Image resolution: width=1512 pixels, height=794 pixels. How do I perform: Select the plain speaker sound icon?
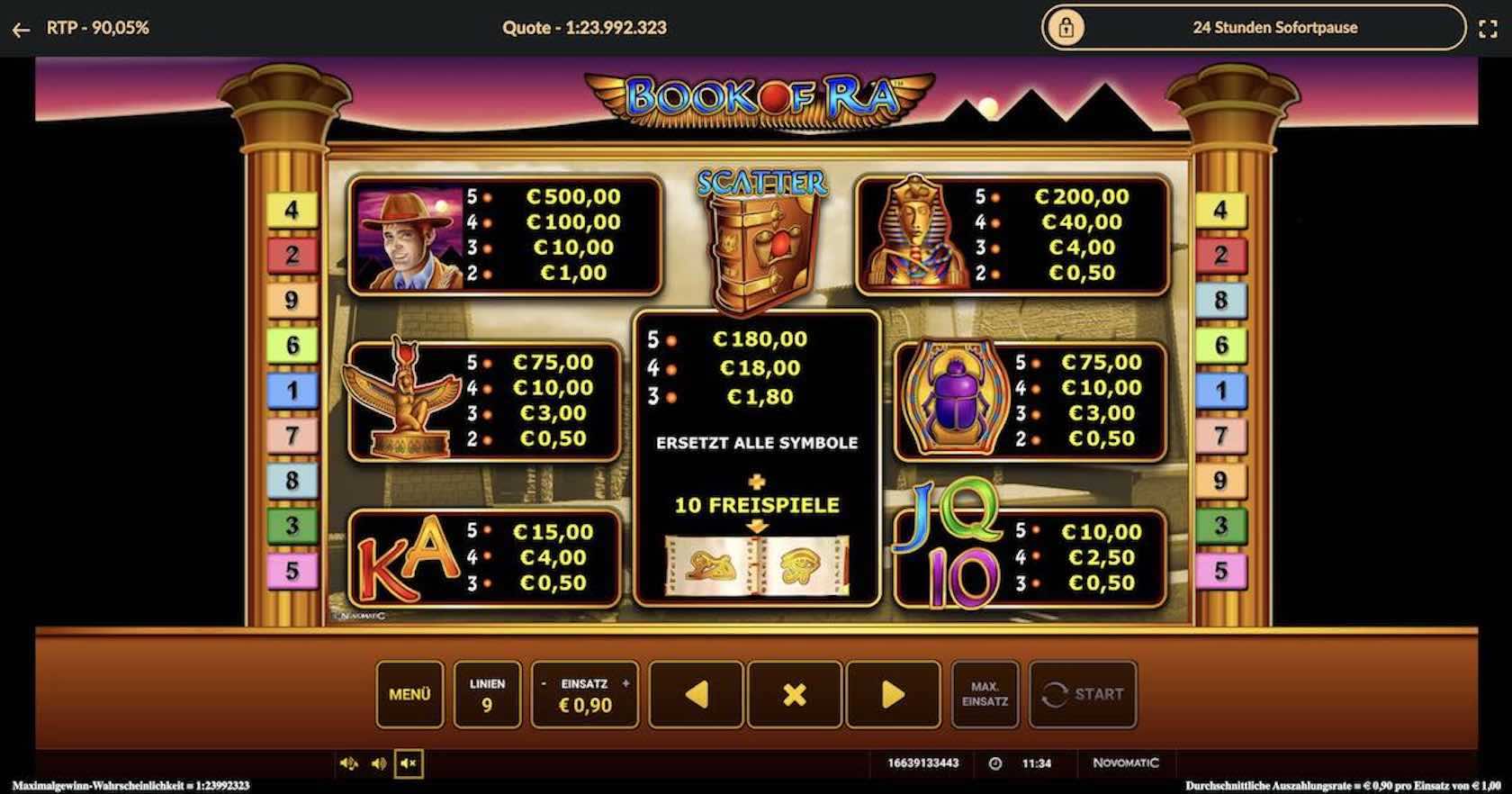(379, 763)
